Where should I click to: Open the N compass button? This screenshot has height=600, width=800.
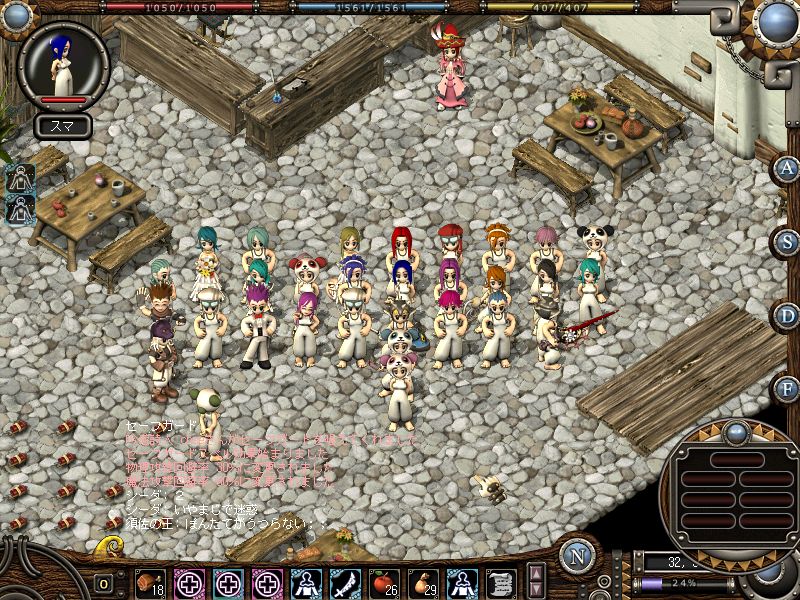pos(577,557)
